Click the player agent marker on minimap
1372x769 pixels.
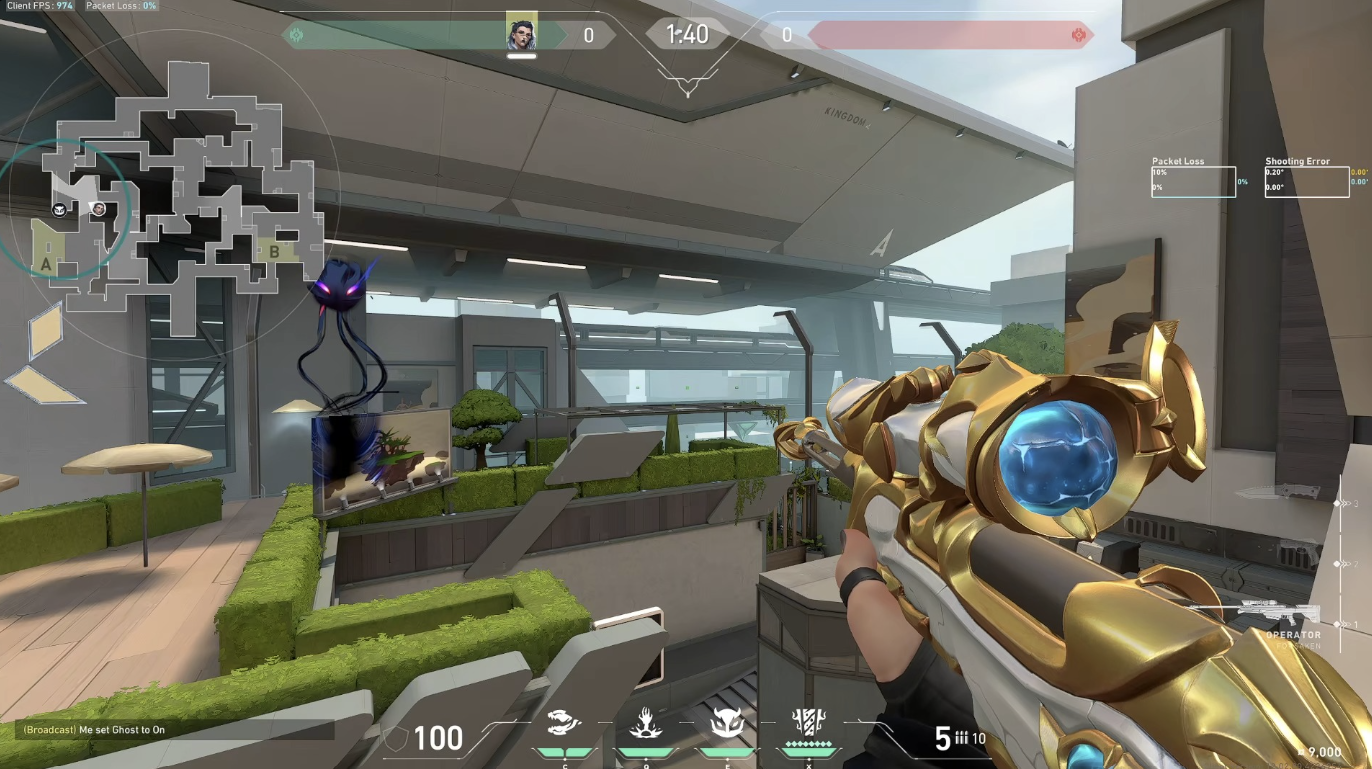tap(98, 208)
